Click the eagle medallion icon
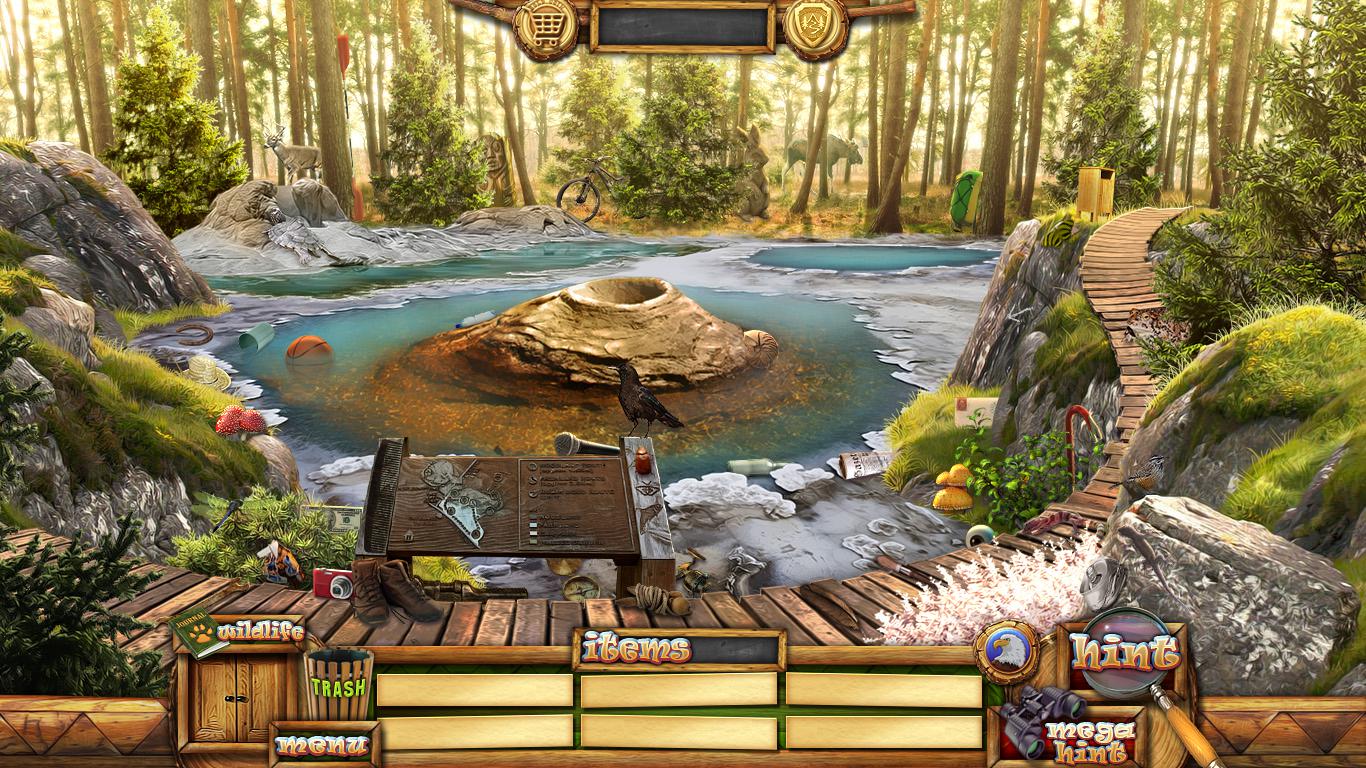The height and width of the screenshot is (768, 1366). coord(1006,652)
